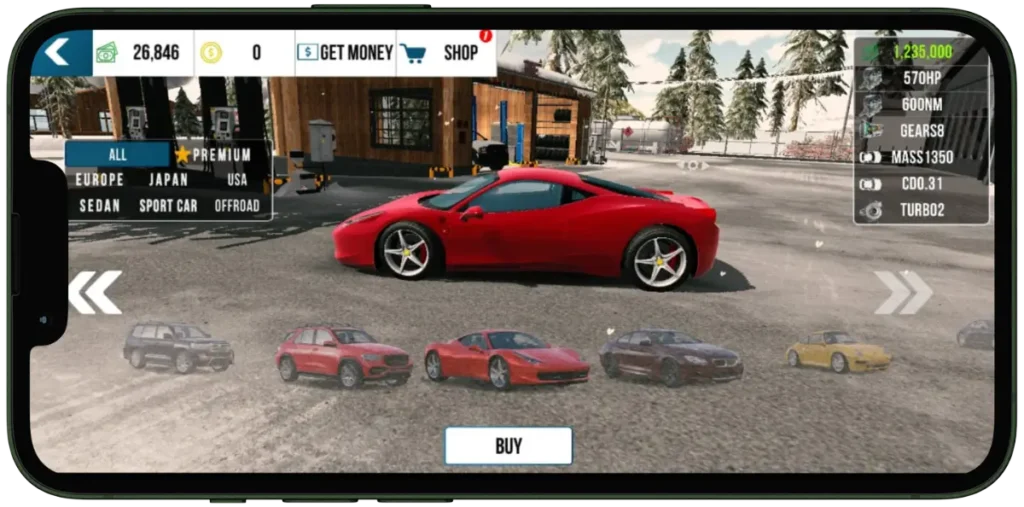Filter cars by Japan
This screenshot has width=1024, height=507.
pyautogui.click(x=168, y=180)
